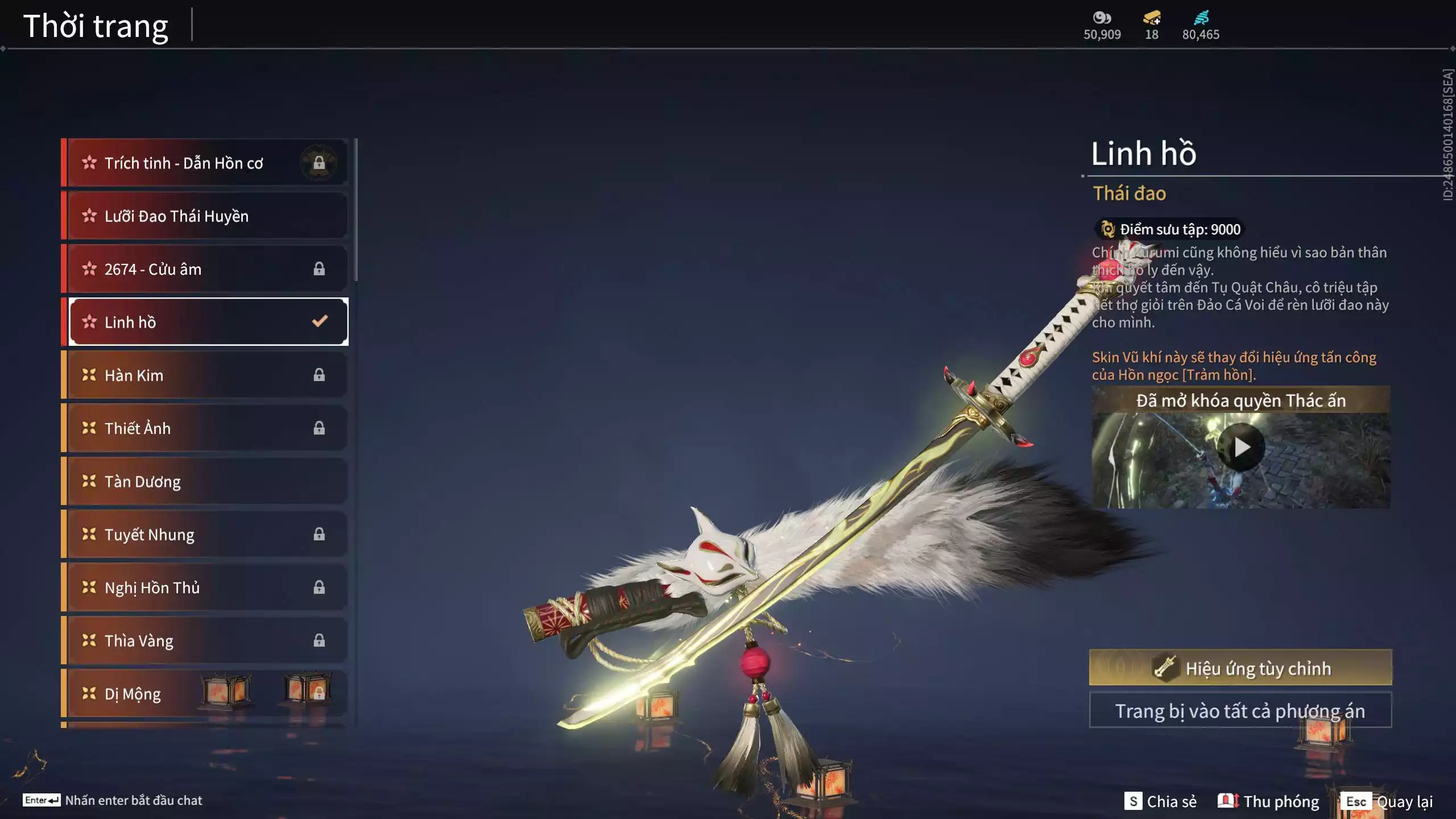Select the Thìa Vàng skin entry
The image size is (1456, 819).
point(205,640)
